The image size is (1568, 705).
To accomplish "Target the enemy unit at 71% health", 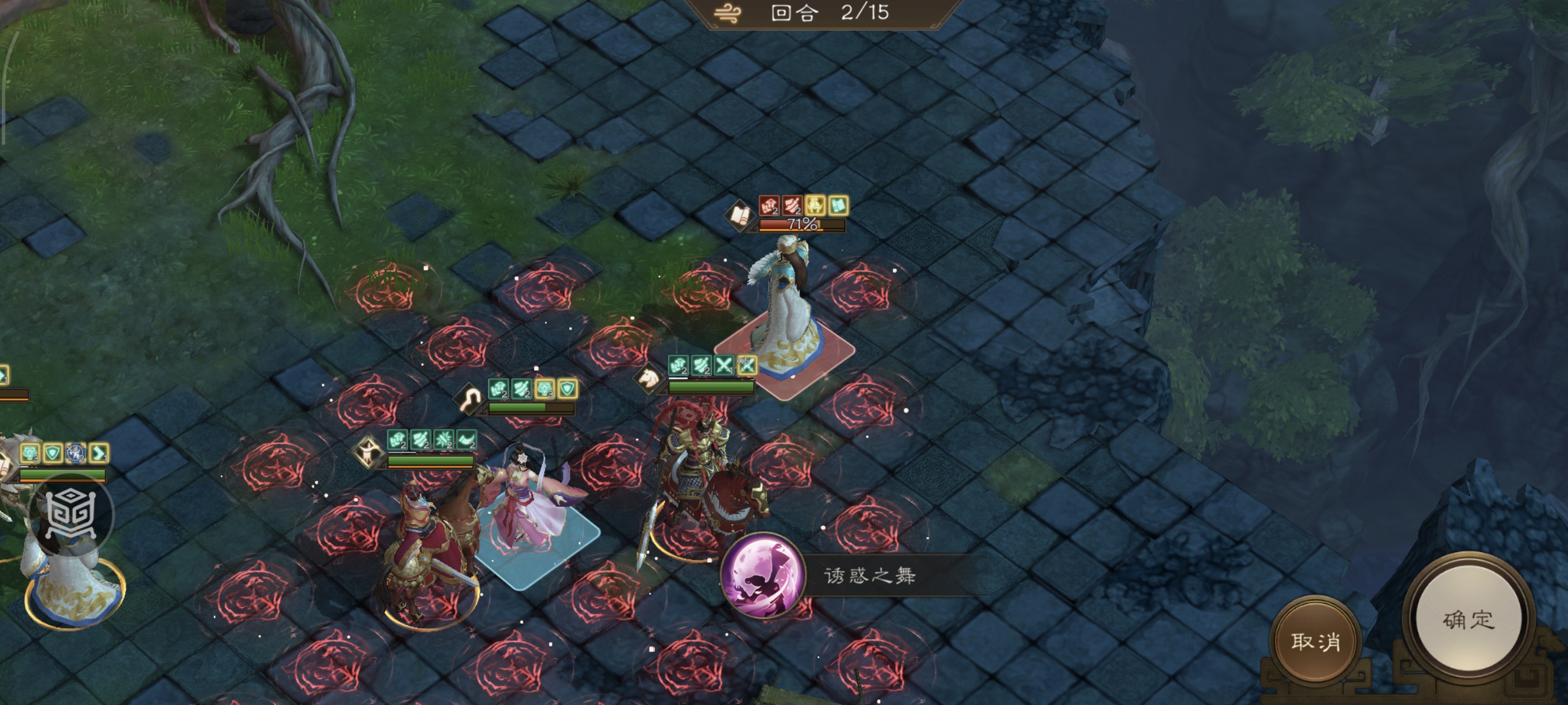I will (785, 310).
